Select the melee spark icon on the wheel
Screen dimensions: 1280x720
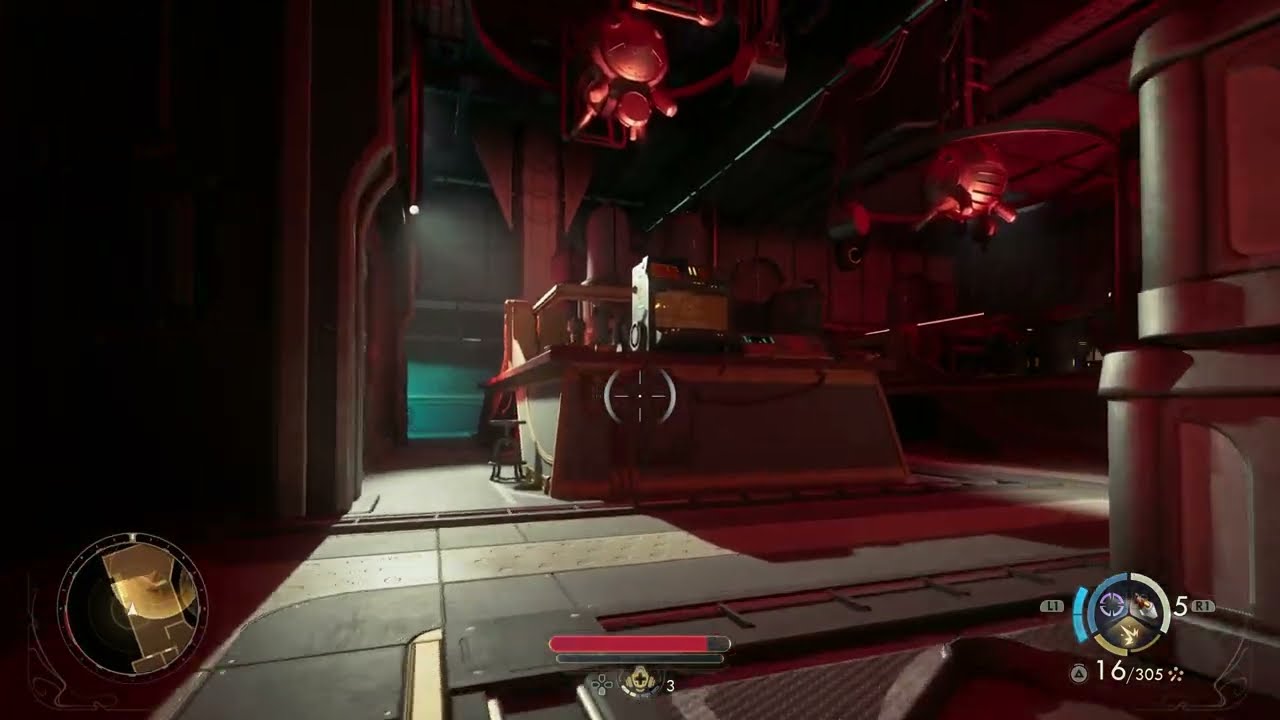point(1130,634)
